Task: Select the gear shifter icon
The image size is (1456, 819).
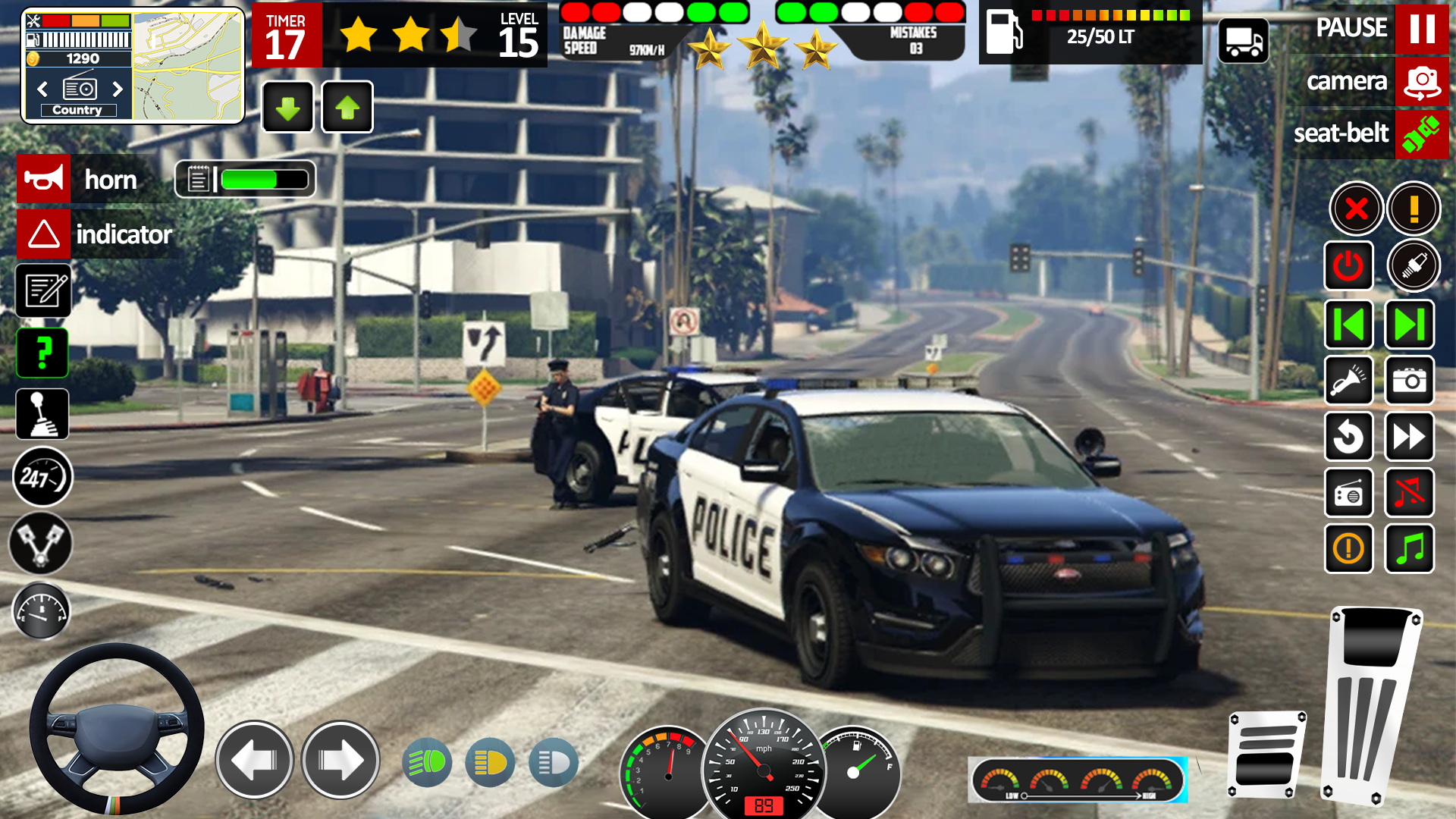Action: 43,414
